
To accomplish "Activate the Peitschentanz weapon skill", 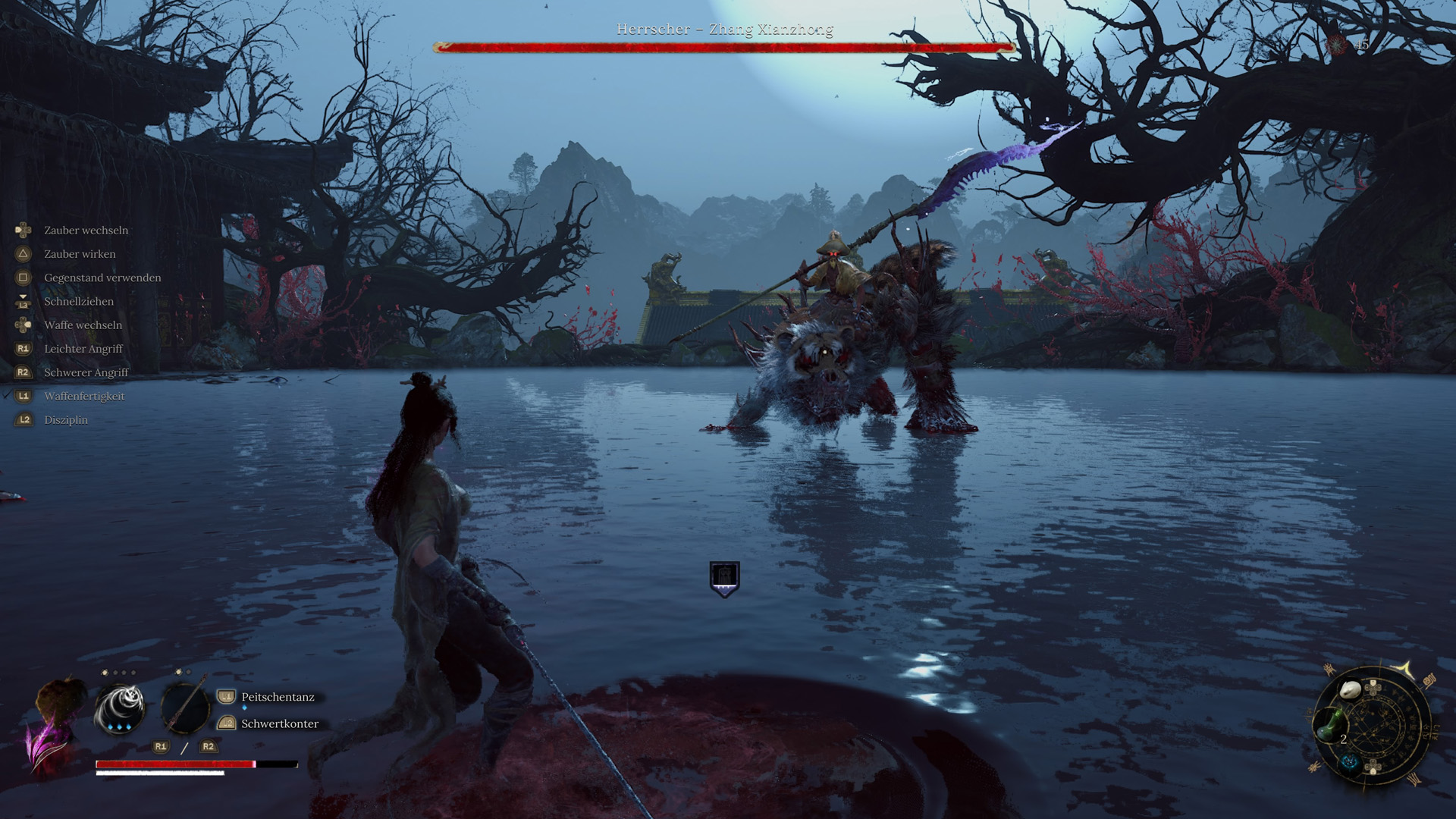I will [278, 697].
